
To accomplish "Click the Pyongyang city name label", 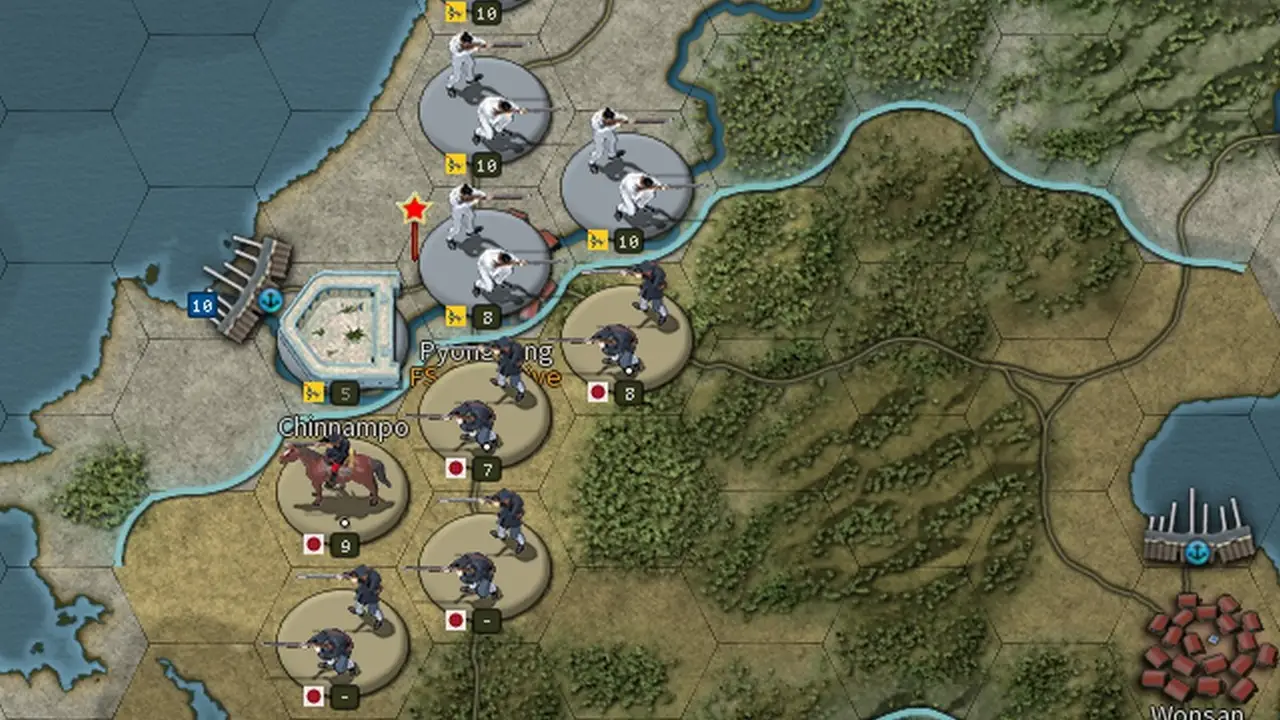I will tap(485, 351).
